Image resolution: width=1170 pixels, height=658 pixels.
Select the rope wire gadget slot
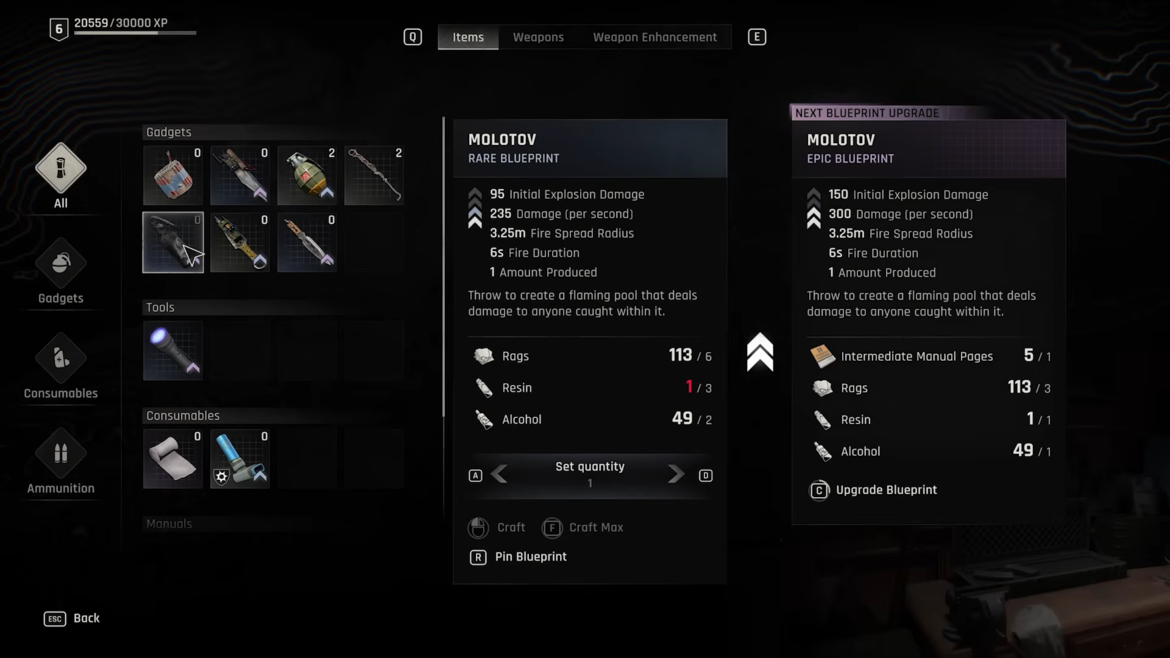tap(374, 175)
